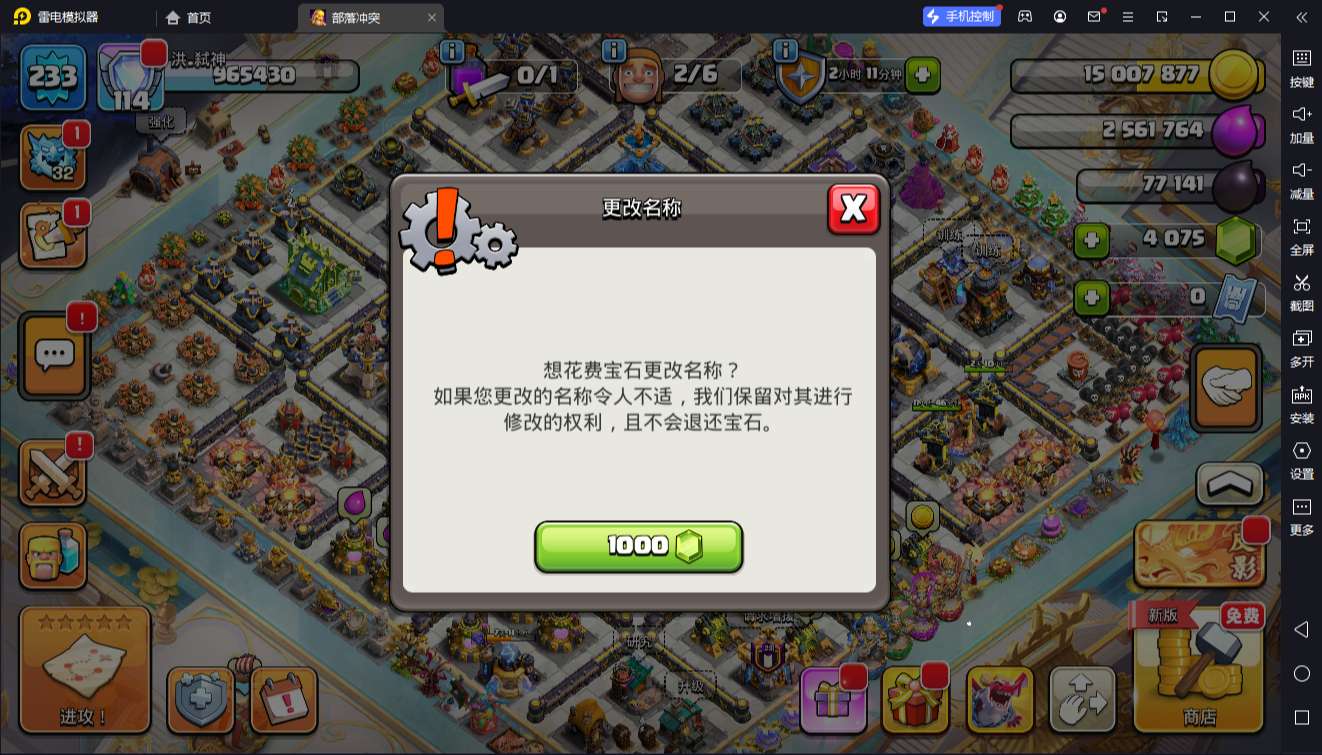1322x755 pixels.
Task: Open the clan chat bubble icon
Action: (55, 355)
